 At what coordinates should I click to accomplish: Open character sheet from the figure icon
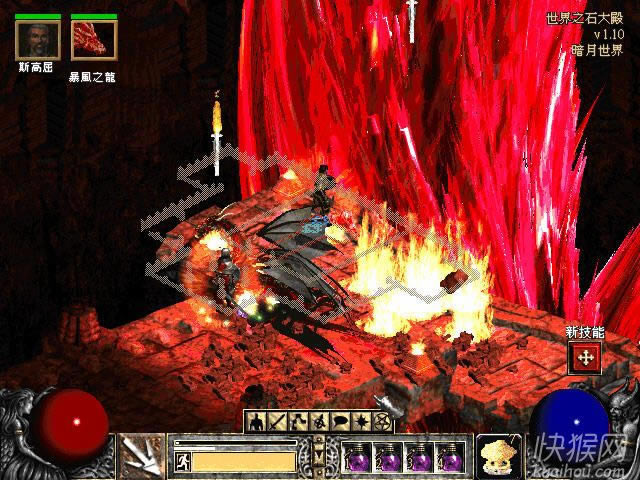(255, 421)
